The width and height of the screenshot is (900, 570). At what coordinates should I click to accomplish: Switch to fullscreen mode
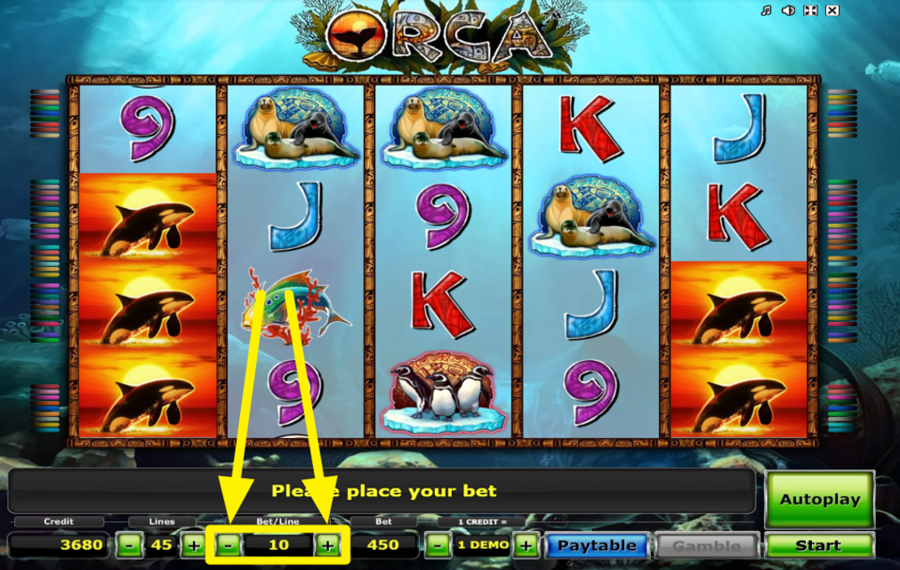coord(810,11)
